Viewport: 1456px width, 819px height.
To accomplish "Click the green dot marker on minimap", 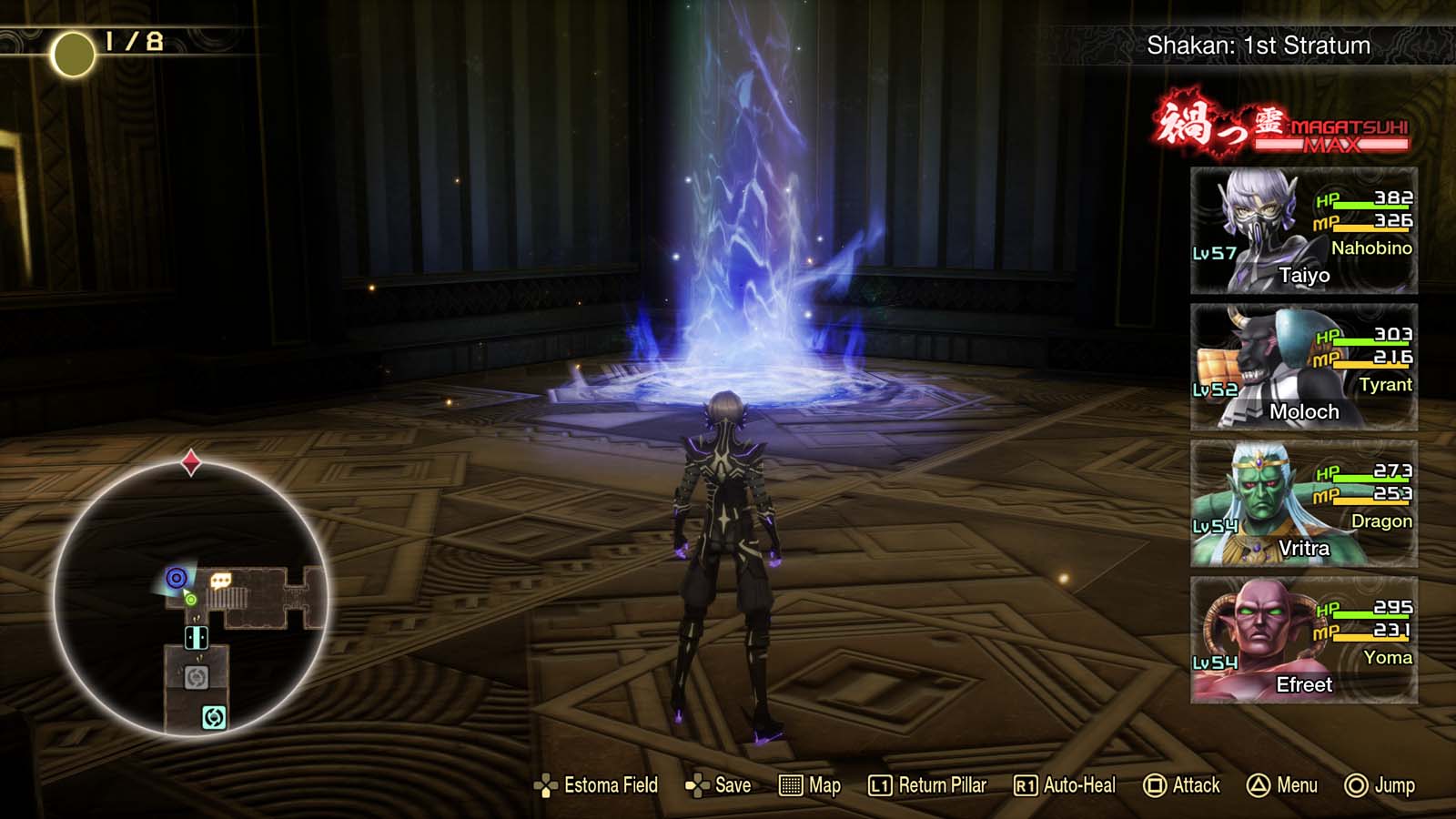I will click(190, 600).
